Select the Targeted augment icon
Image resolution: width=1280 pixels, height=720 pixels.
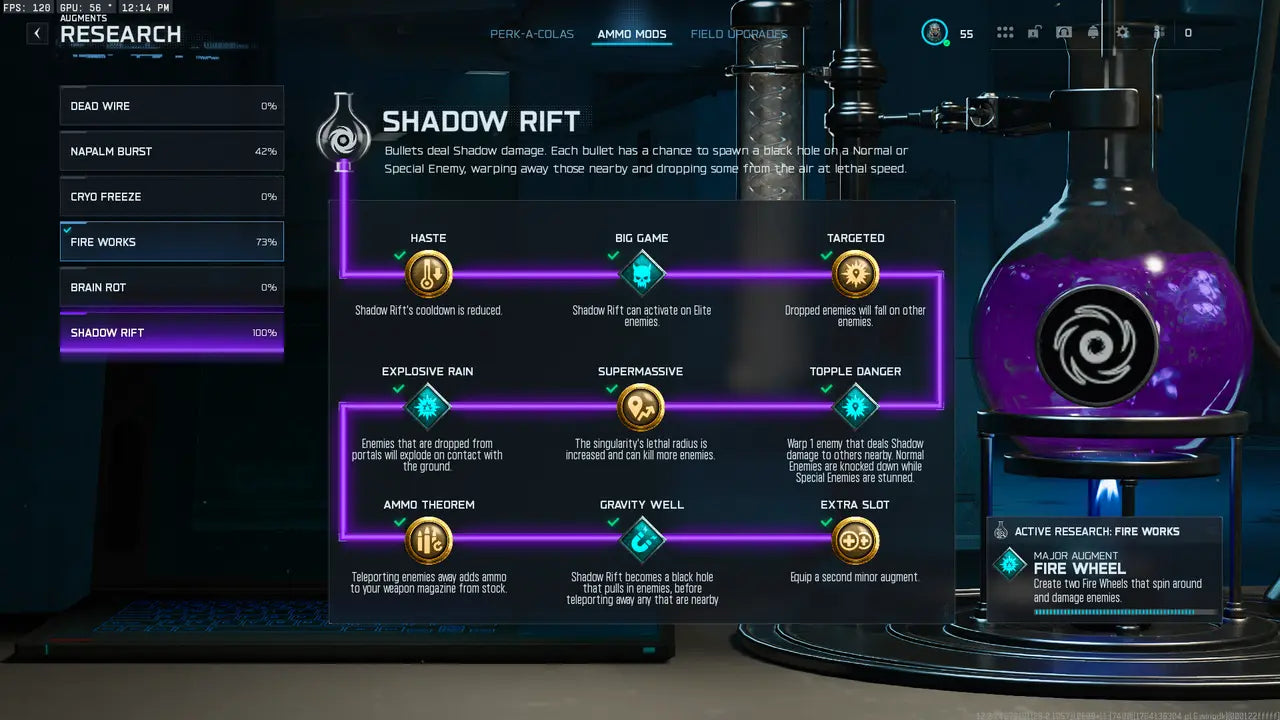click(855, 274)
